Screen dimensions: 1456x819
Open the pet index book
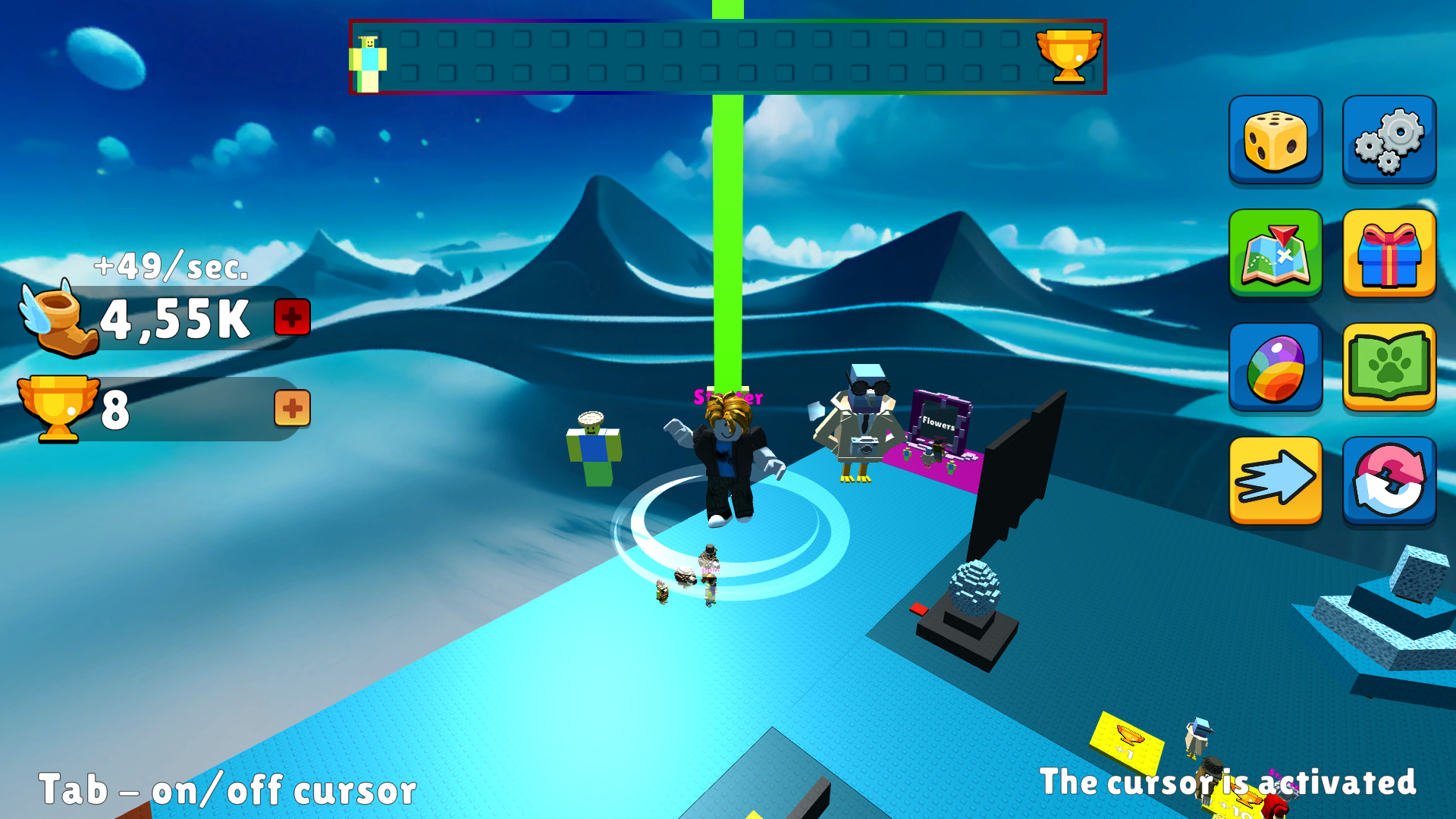(1389, 369)
